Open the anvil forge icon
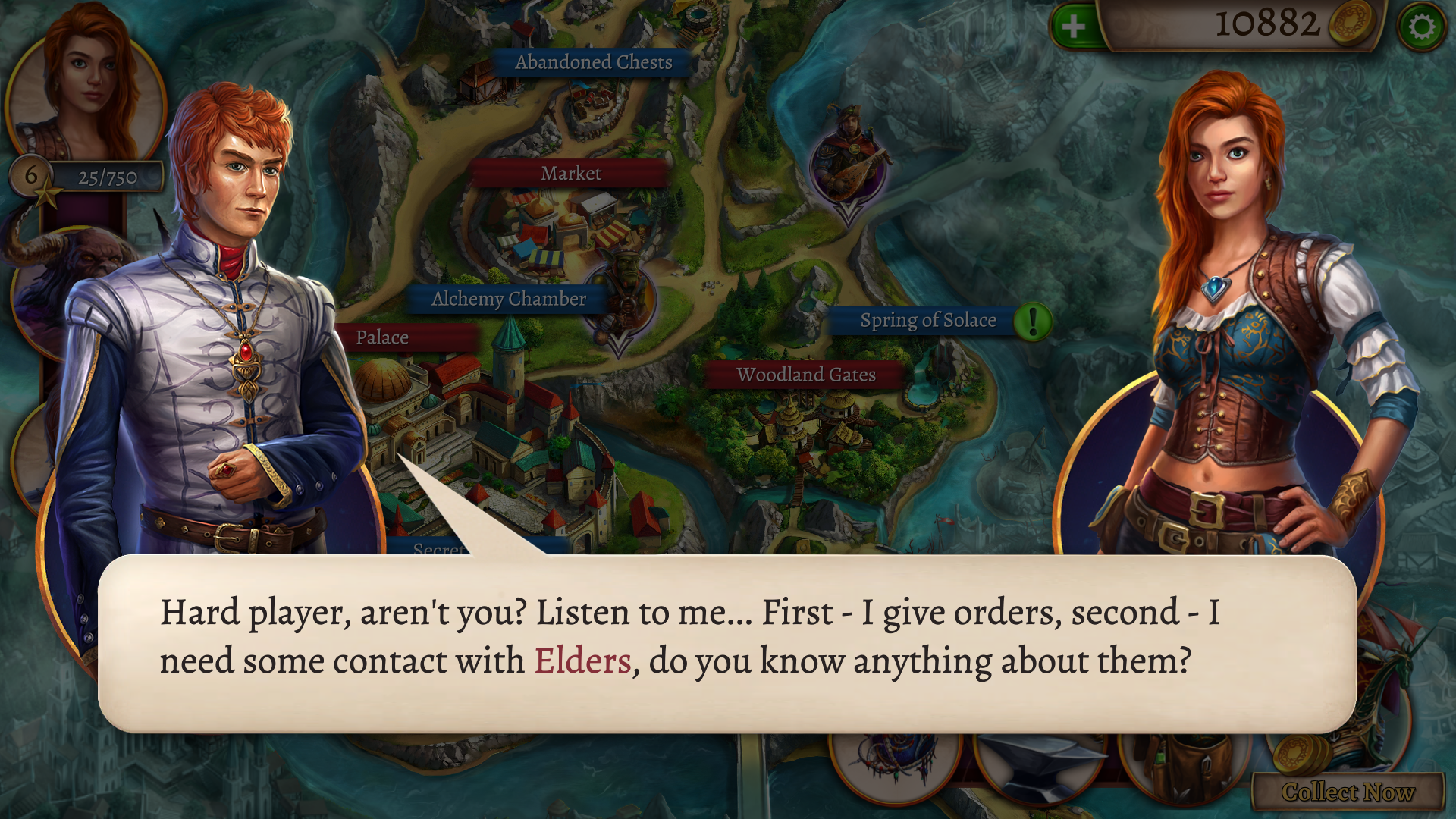Viewport: 1456px width, 819px height. point(1039,766)
